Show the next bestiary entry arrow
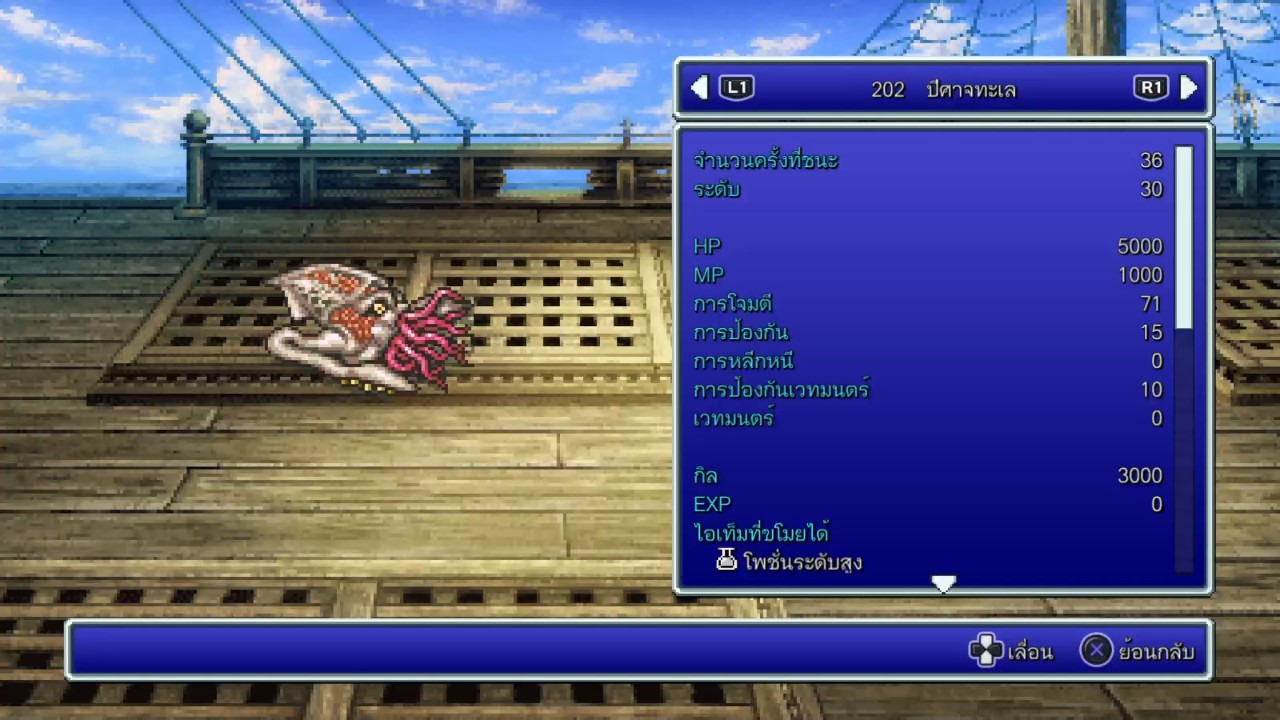The image size is (1280, 720). pyautogui.click(x=1188, y=88)
